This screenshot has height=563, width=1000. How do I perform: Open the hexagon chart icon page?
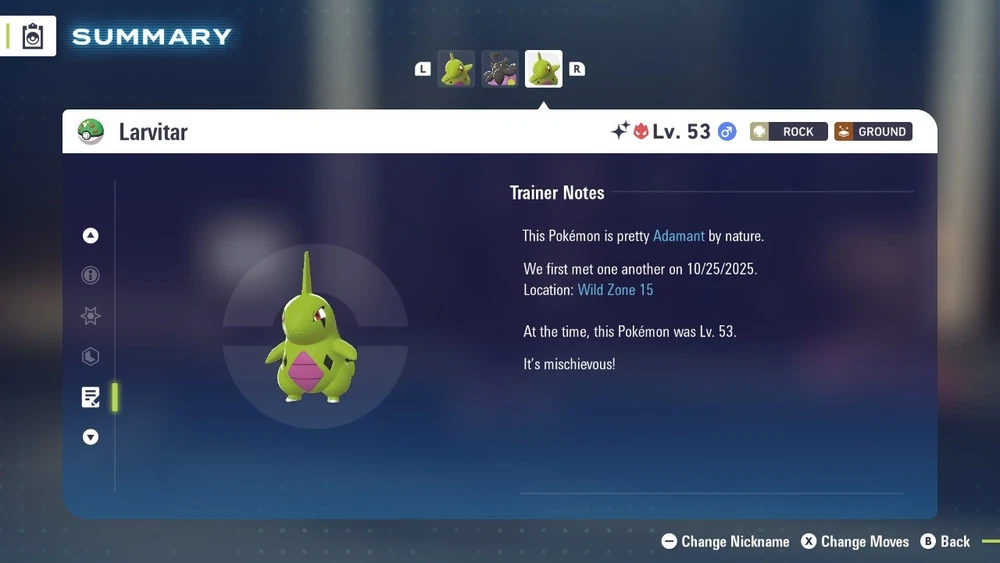pos(91,357)
